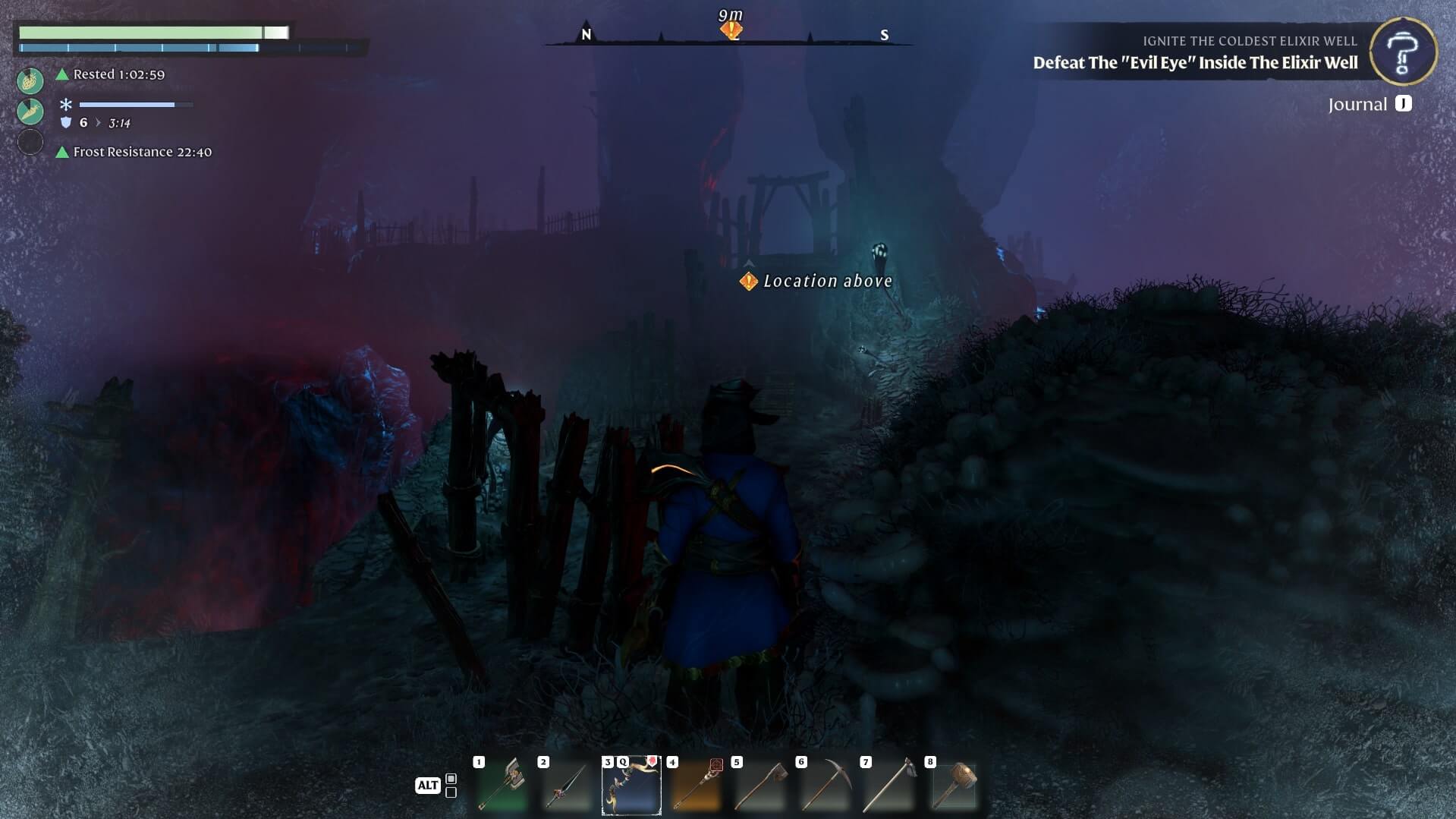Equip the felling axe in slot 5
Image resolution: width=1456 pixels, height=819 pixels.
click(760, 785)
